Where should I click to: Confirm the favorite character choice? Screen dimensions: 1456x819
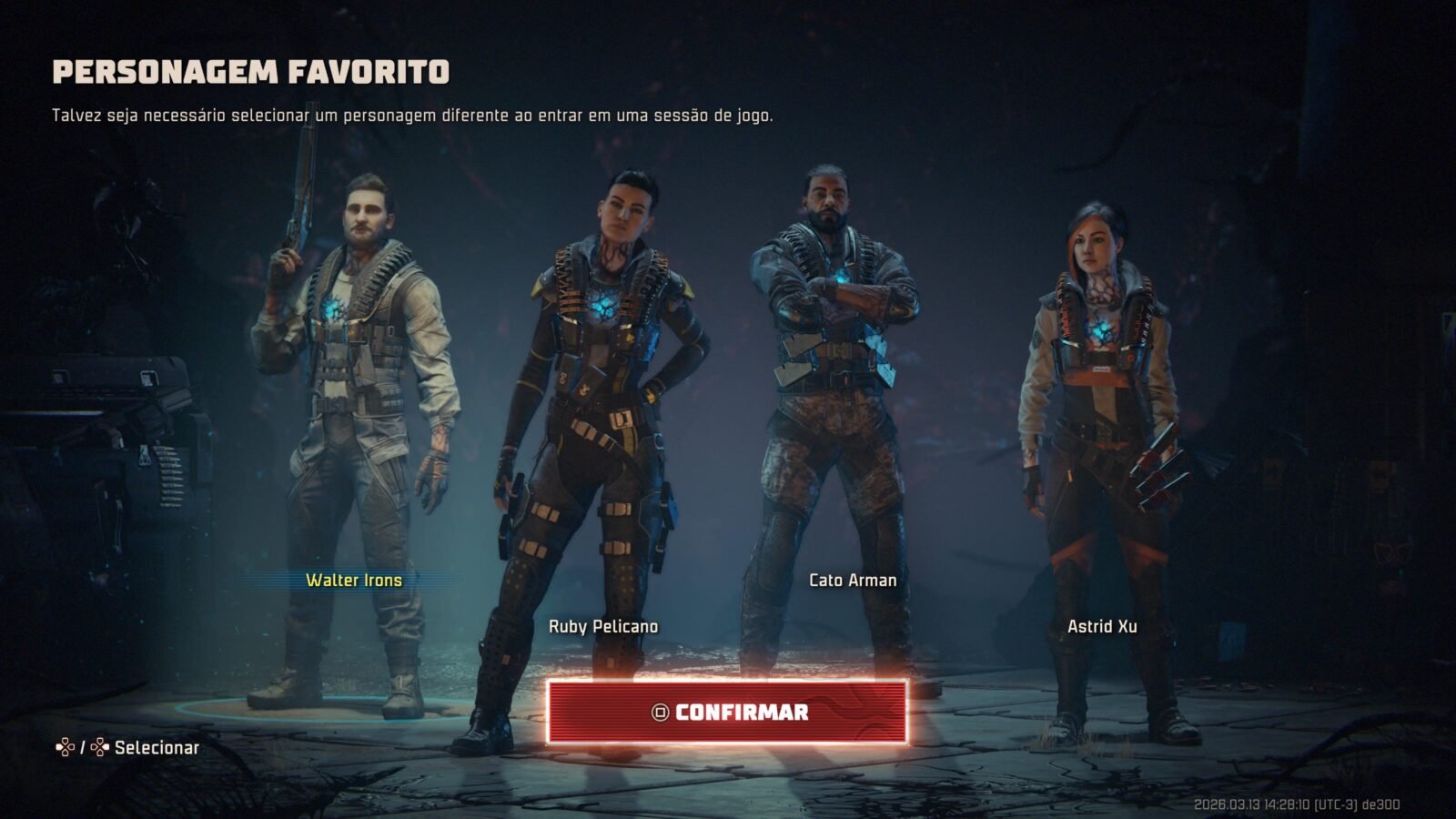coord(727,712)
